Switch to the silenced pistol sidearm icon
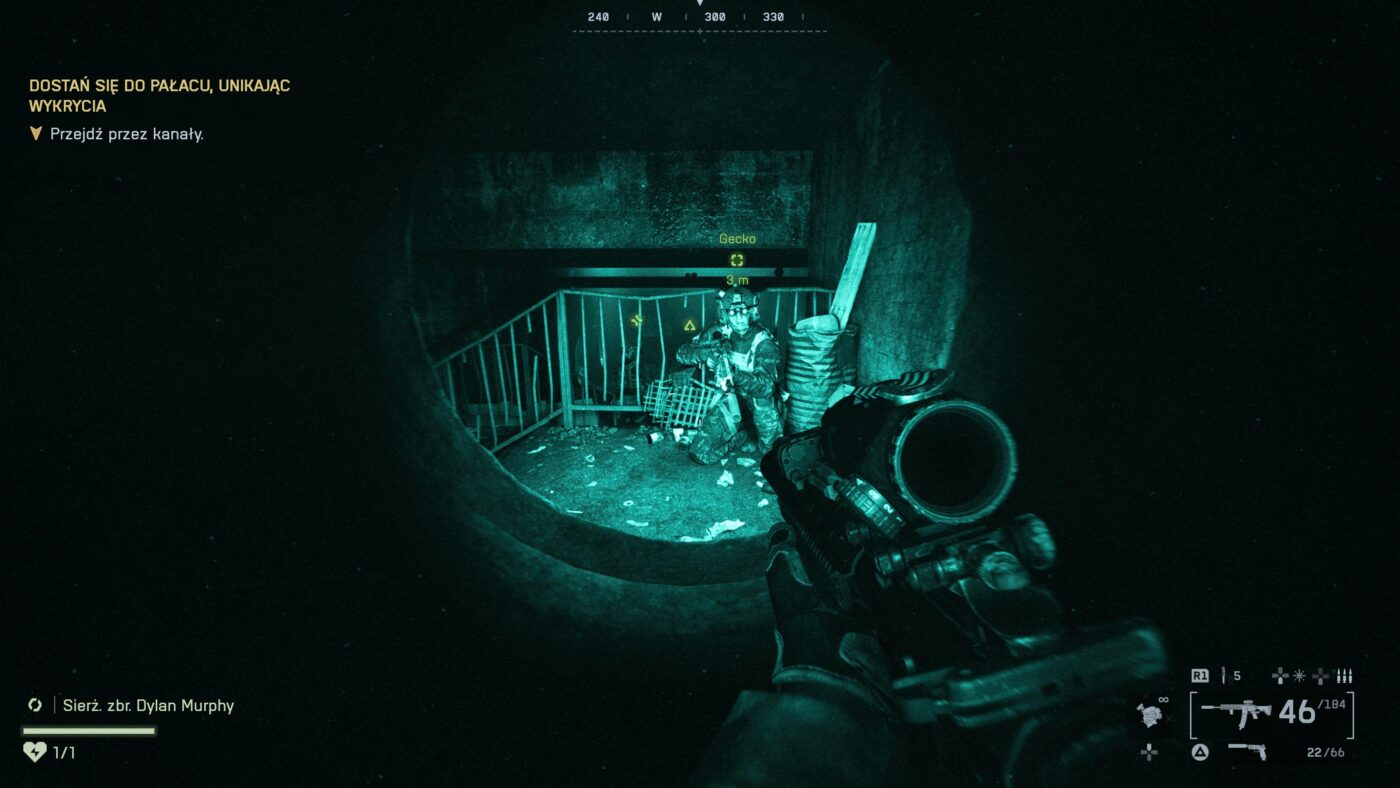The width and height of the screenshot is (1400, 788). [x=1246, y=751]
